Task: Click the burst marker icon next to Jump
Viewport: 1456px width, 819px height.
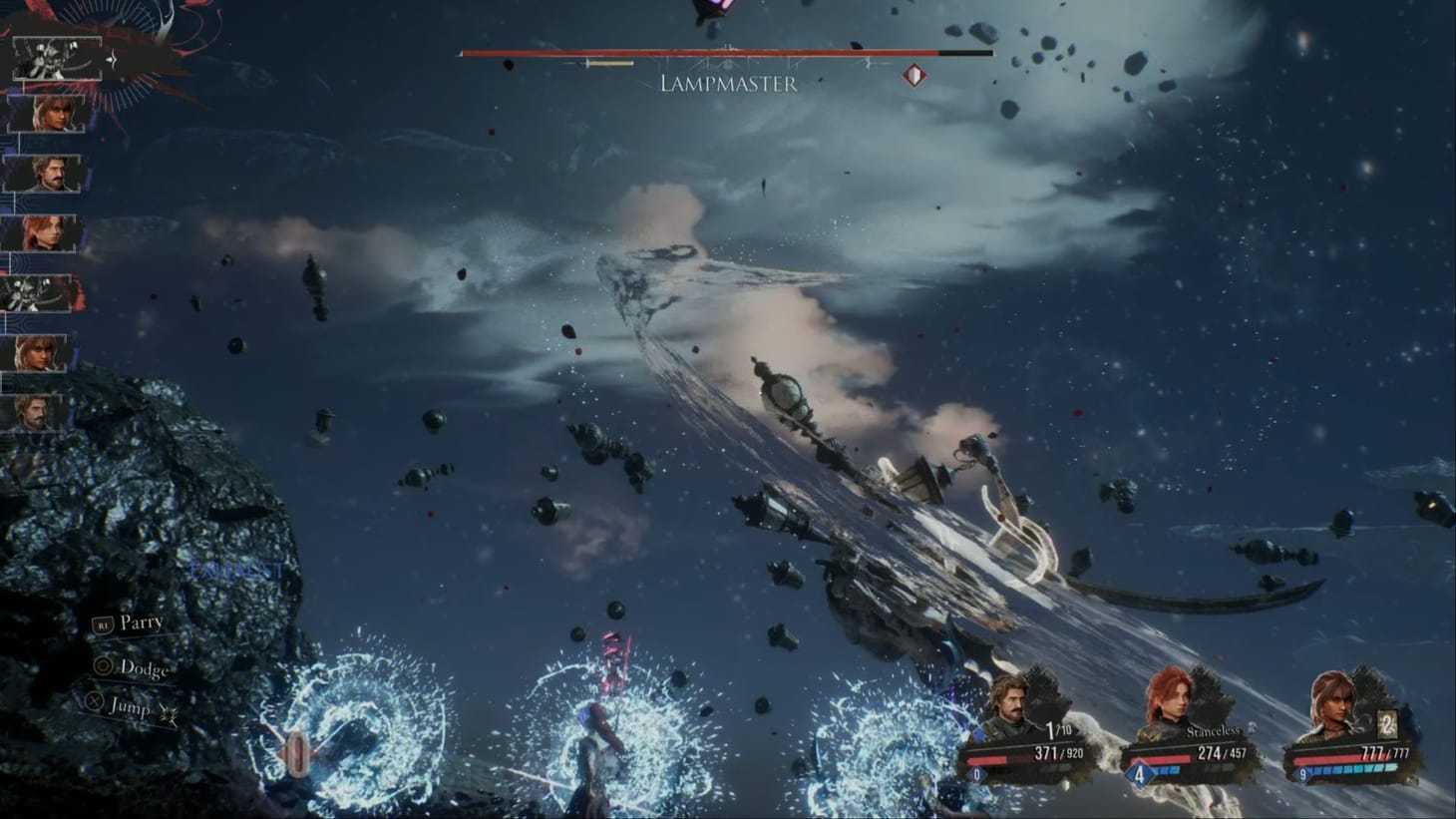Action: click(x=170, y=713)
